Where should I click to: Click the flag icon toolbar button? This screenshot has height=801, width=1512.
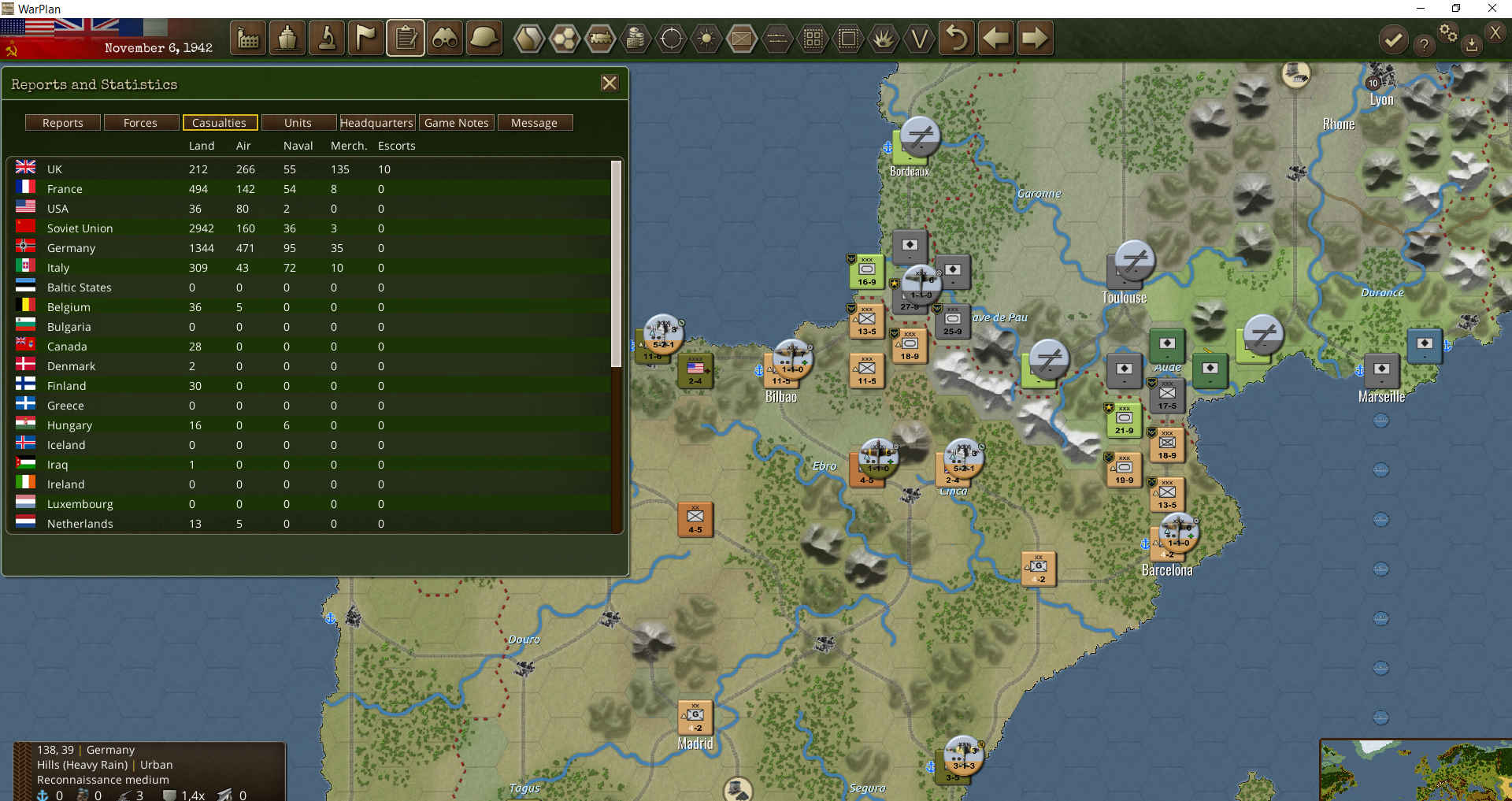click(x=366, y=38)
